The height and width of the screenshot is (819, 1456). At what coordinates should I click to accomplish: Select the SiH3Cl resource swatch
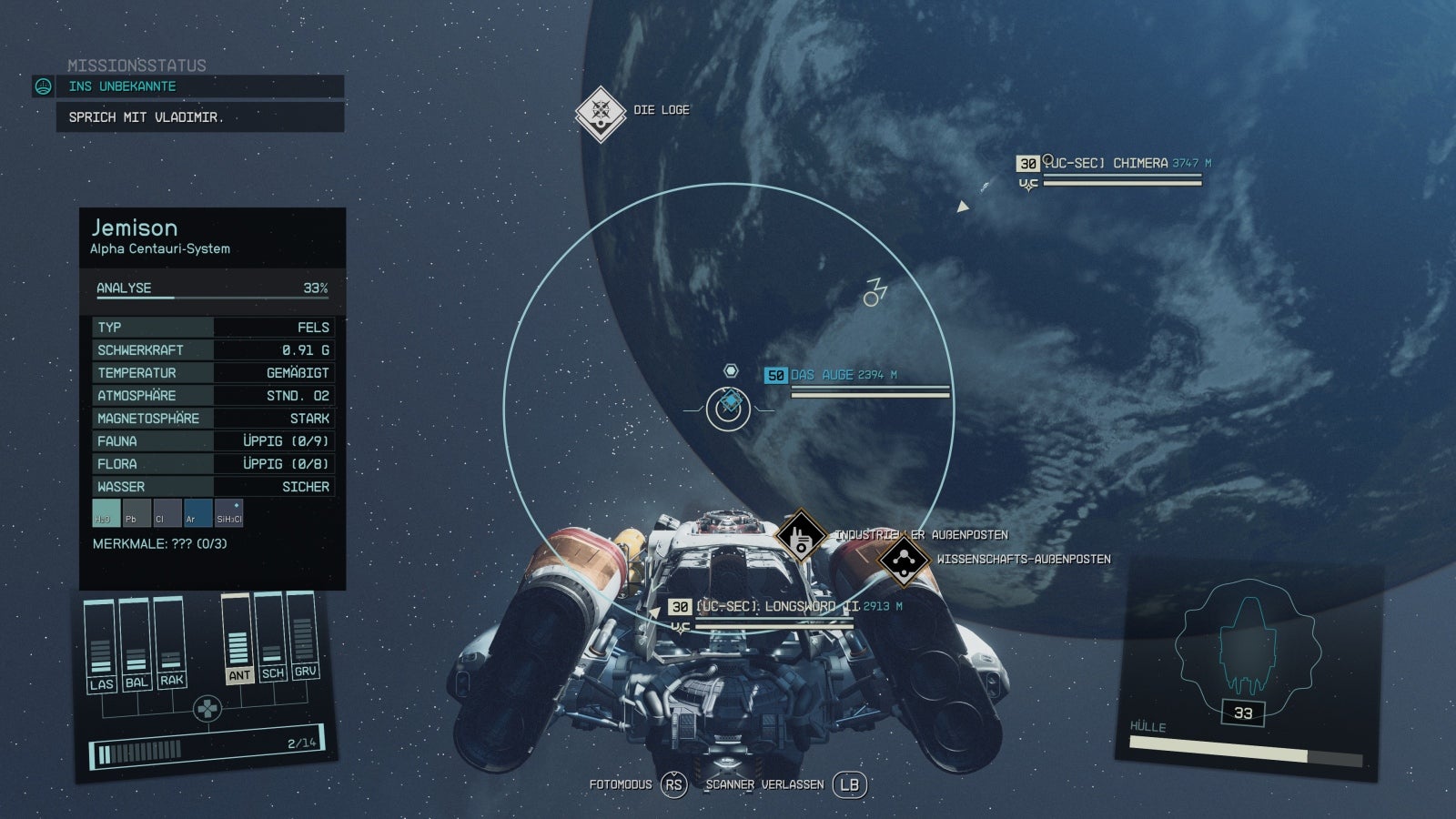228,513
